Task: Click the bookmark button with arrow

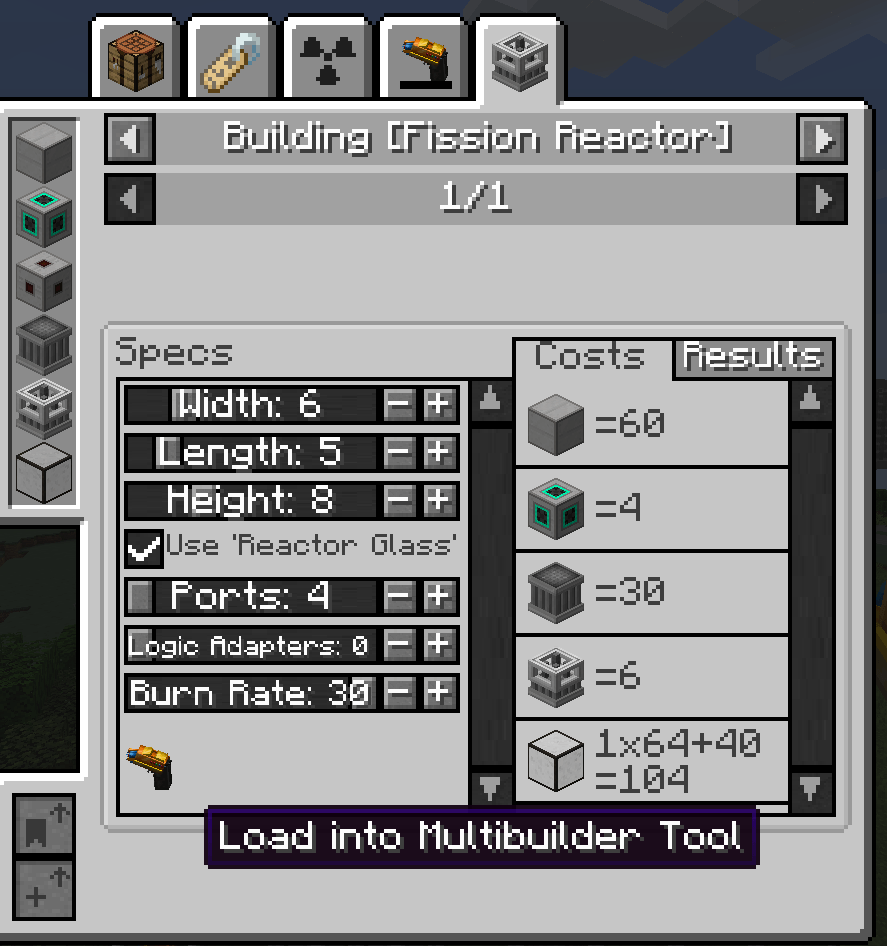Action: 44,825
